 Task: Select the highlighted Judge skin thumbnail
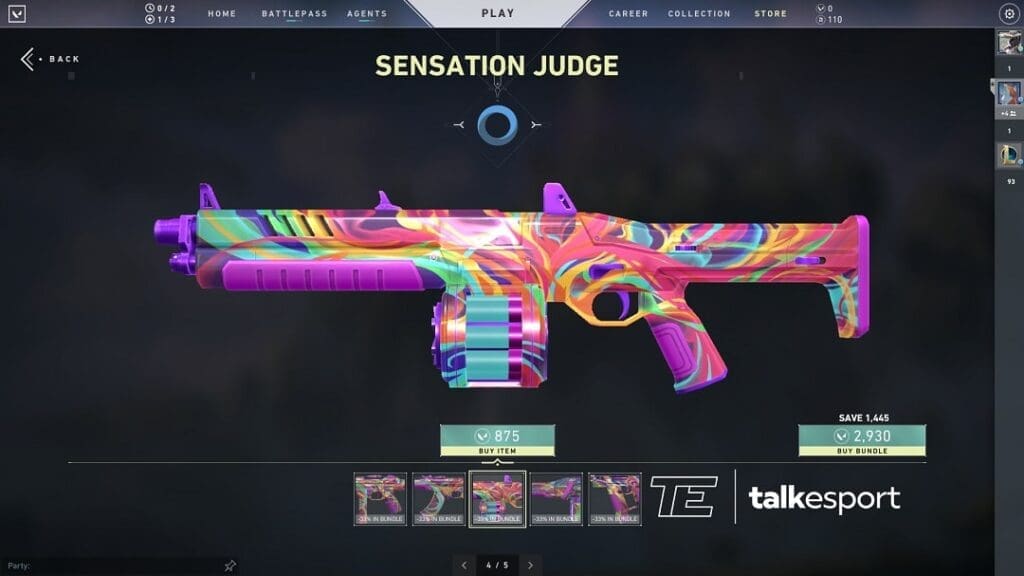pyautogui.click(x=497, y=499)
